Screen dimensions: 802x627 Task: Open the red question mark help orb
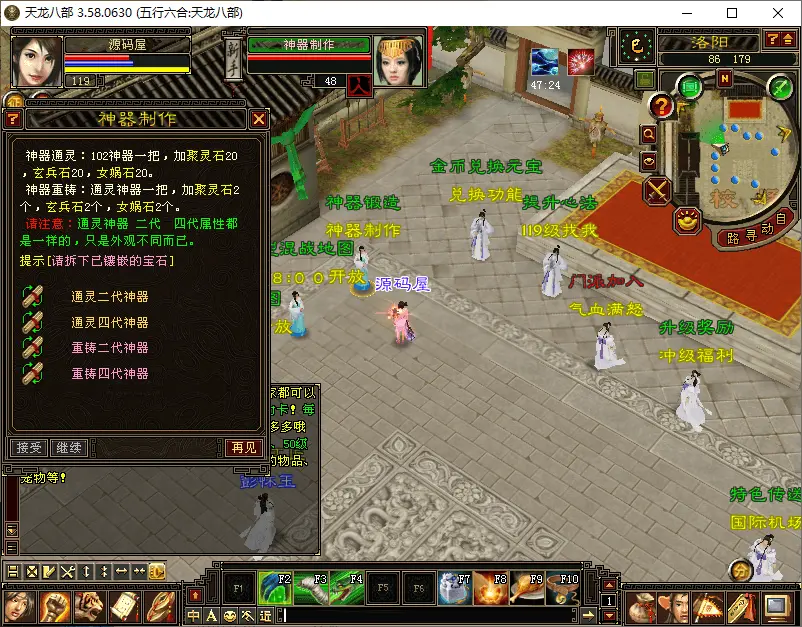pos(661,105)
